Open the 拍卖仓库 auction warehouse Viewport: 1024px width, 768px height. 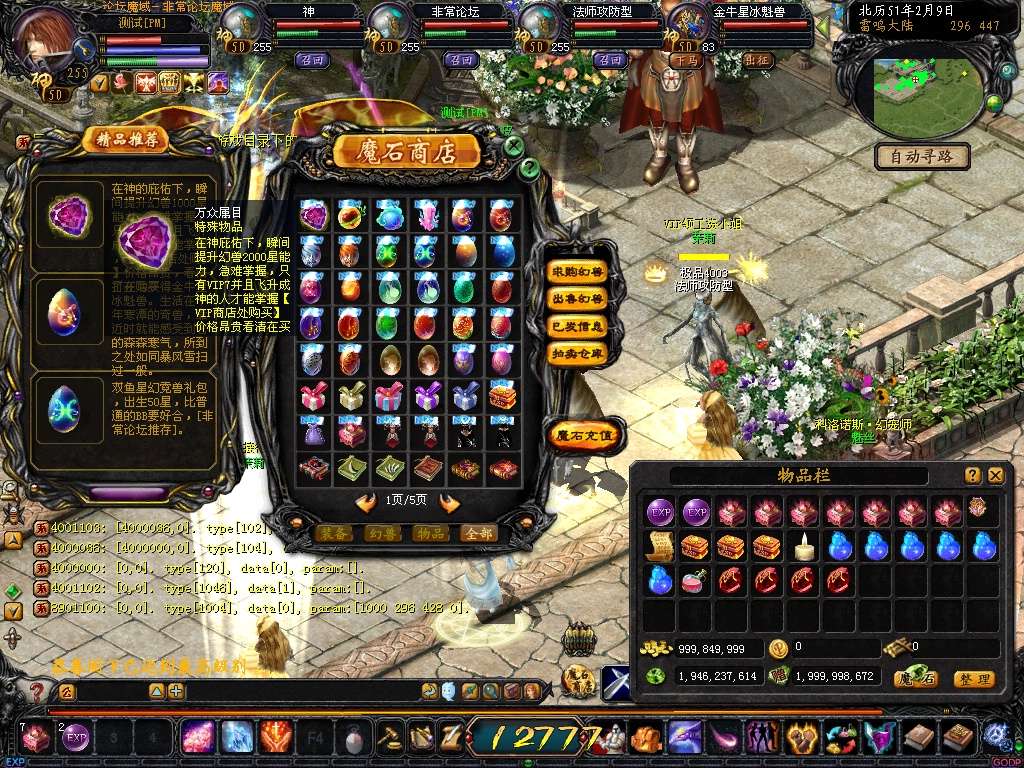tap(577, 354)
